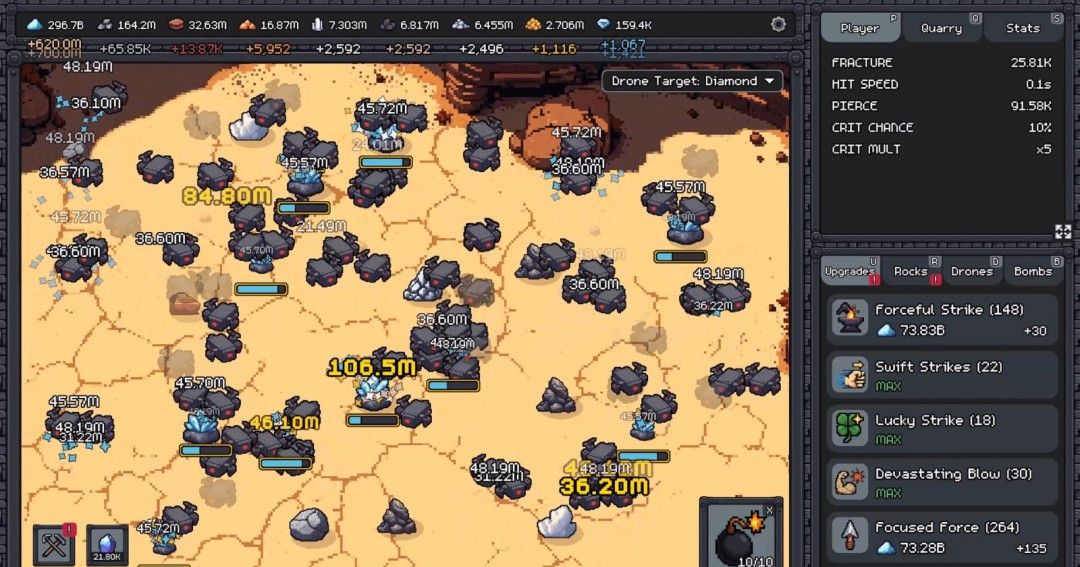The width and height of the screenshot is (1080, 567).
Task: Switch to the Drones tab
Action: 972,271
